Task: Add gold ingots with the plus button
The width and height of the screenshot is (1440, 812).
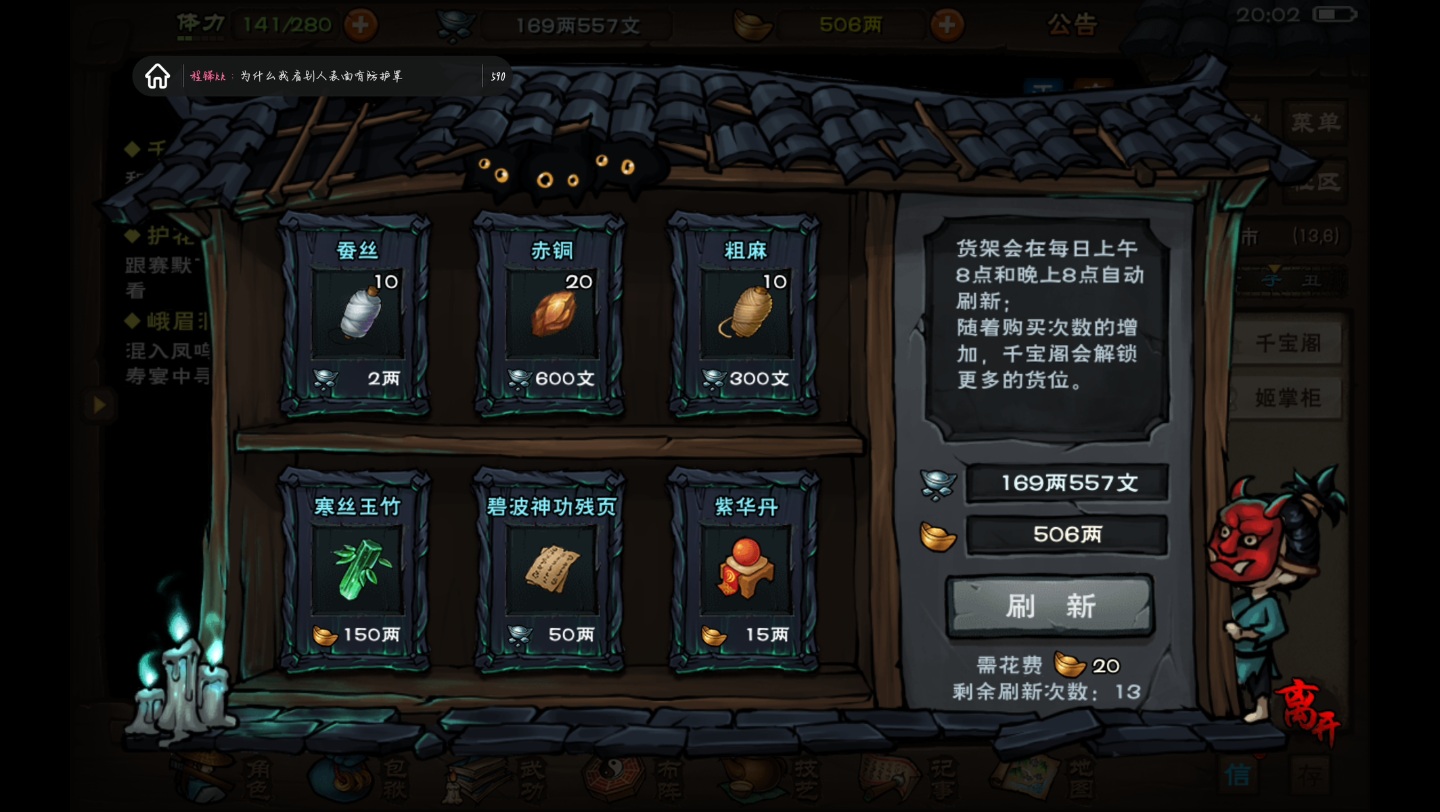Action: (x=947, y=24)
